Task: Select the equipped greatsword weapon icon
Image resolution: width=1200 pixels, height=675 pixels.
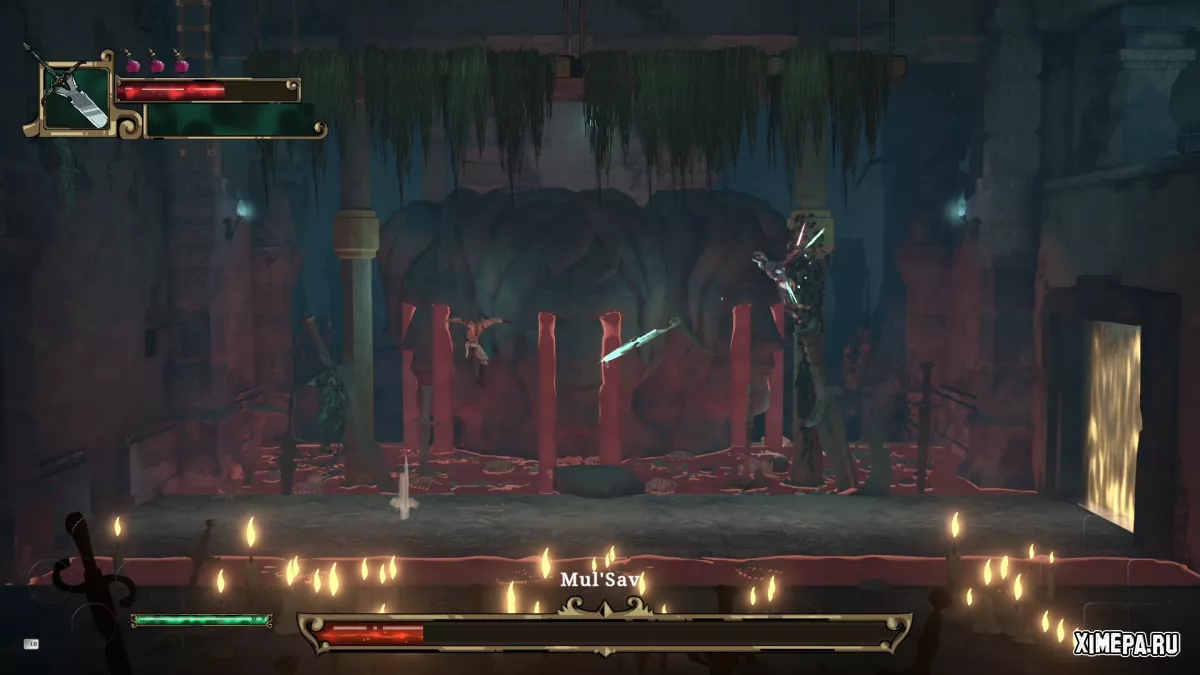Action: point(76,95)
